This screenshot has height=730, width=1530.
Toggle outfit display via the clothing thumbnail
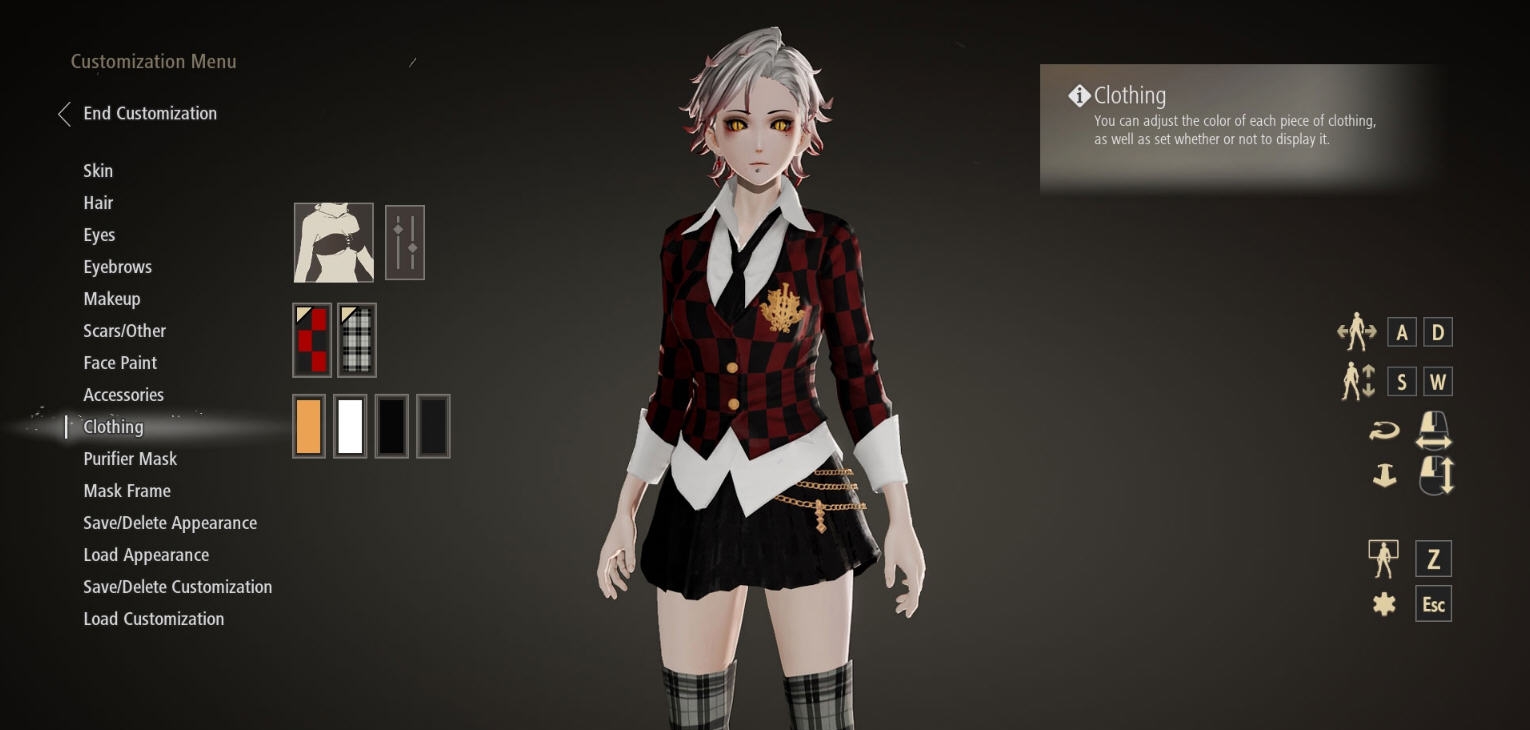click(x=333, y=242)
